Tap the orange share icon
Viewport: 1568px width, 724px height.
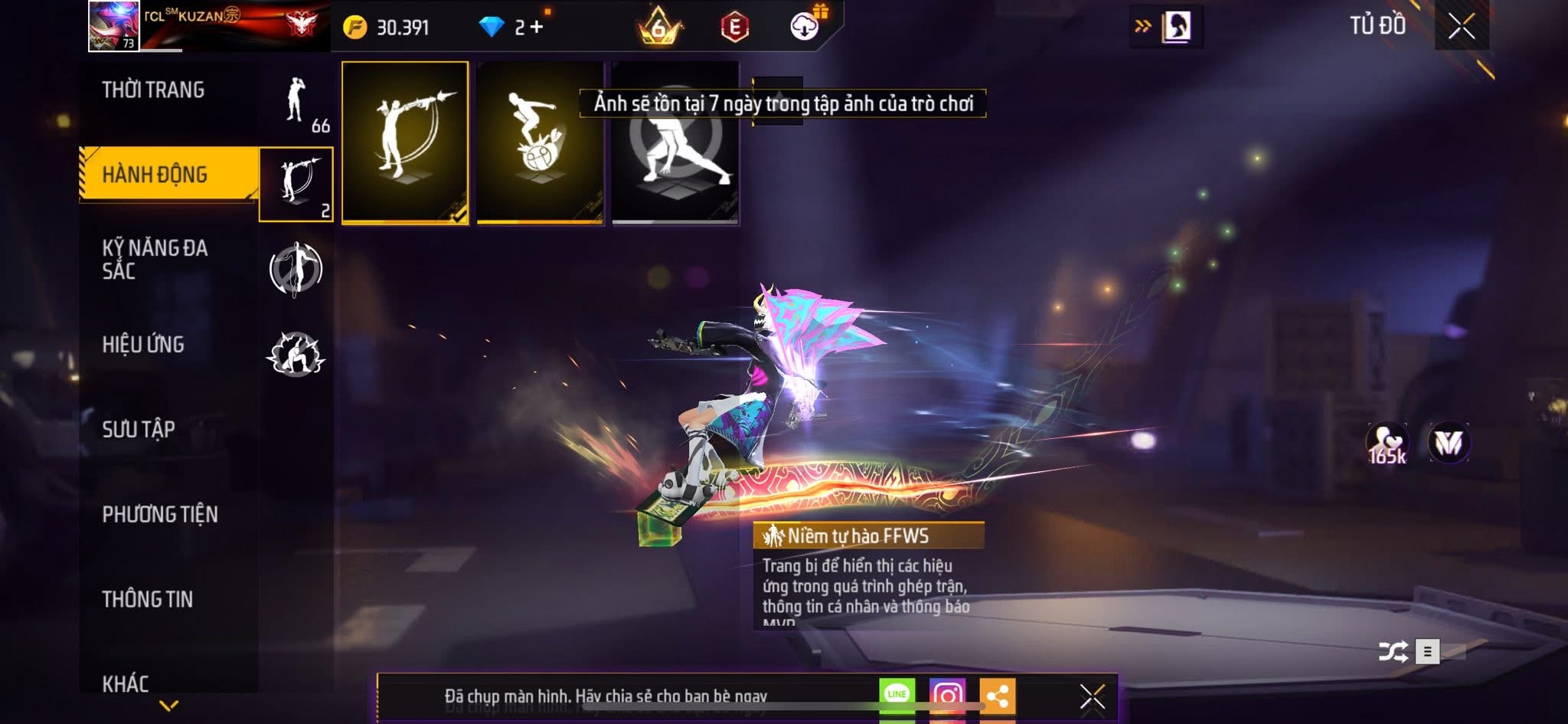[x=997, y=696]
